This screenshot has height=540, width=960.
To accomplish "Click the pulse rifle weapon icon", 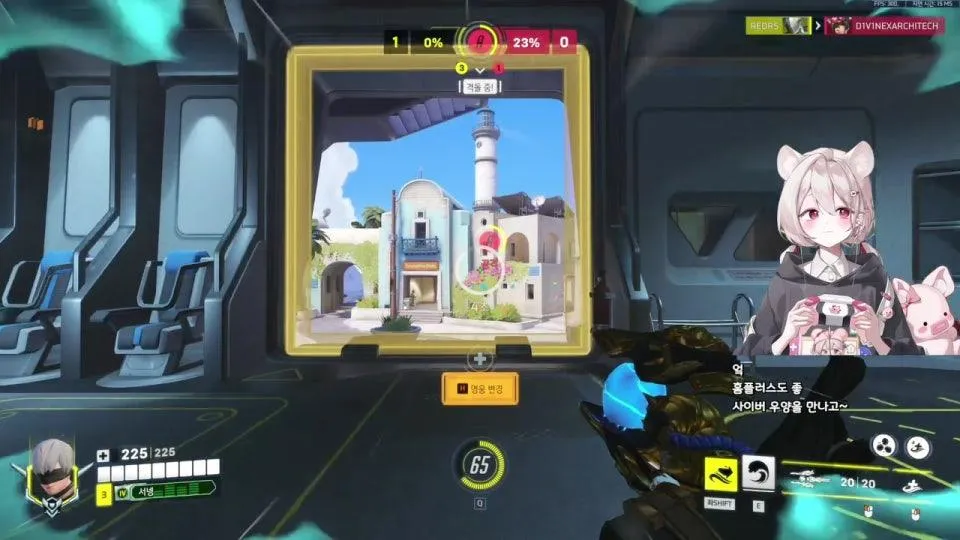I will [x=812, y=478].
